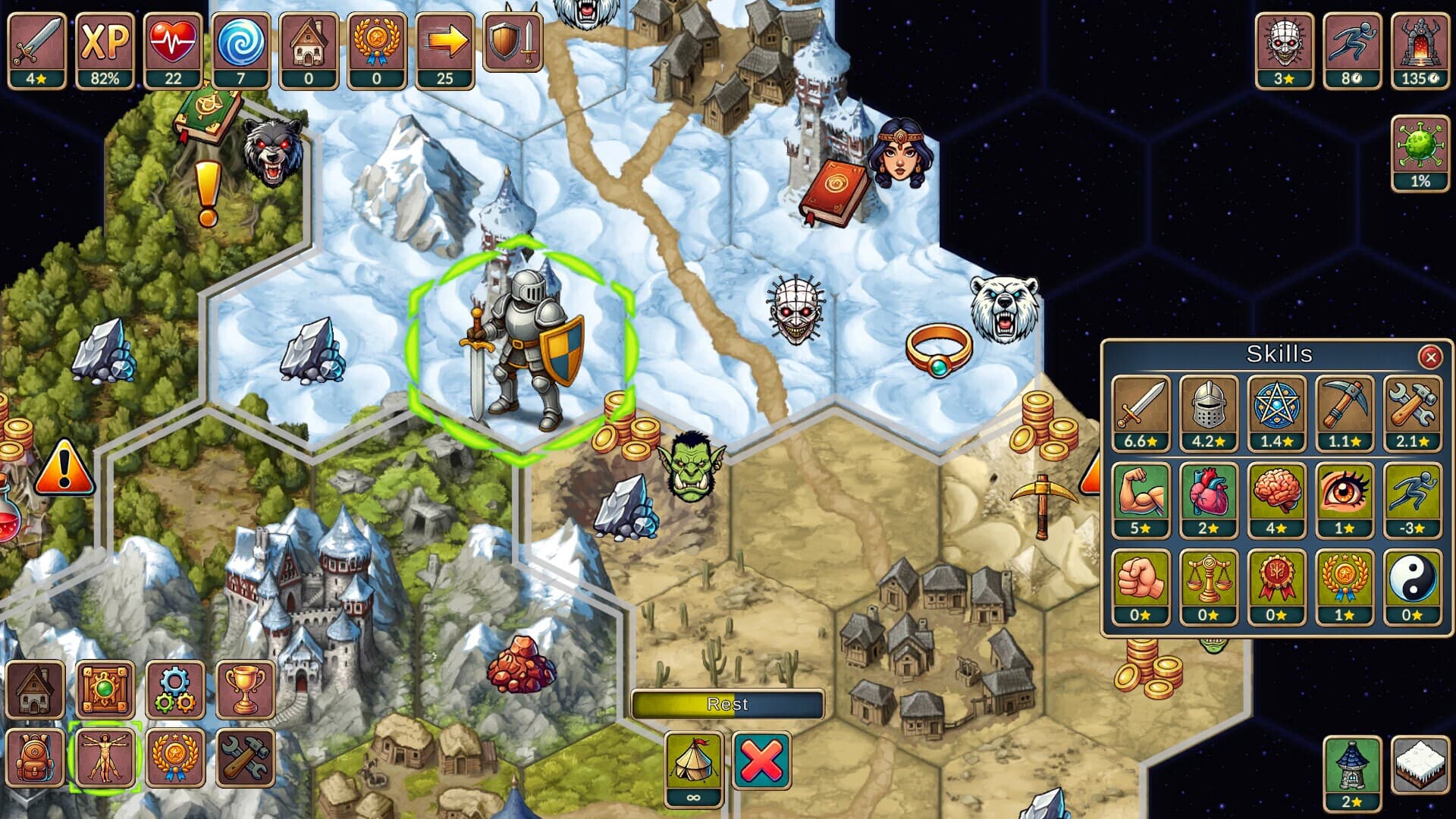Close the Skills panel
Image resolution: width=1456 pixels, height=819 pixels.
pyautogui.click(x=1430, y=356)
